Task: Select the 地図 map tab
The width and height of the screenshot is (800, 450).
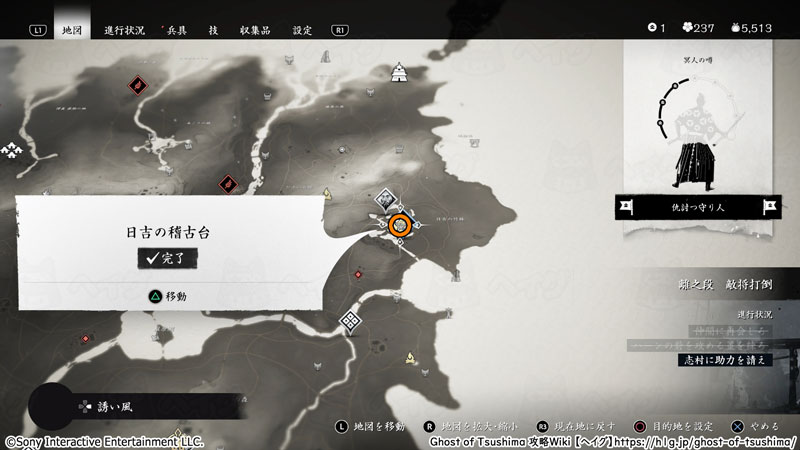Action: pyautogui.click(x=70, y=30)
